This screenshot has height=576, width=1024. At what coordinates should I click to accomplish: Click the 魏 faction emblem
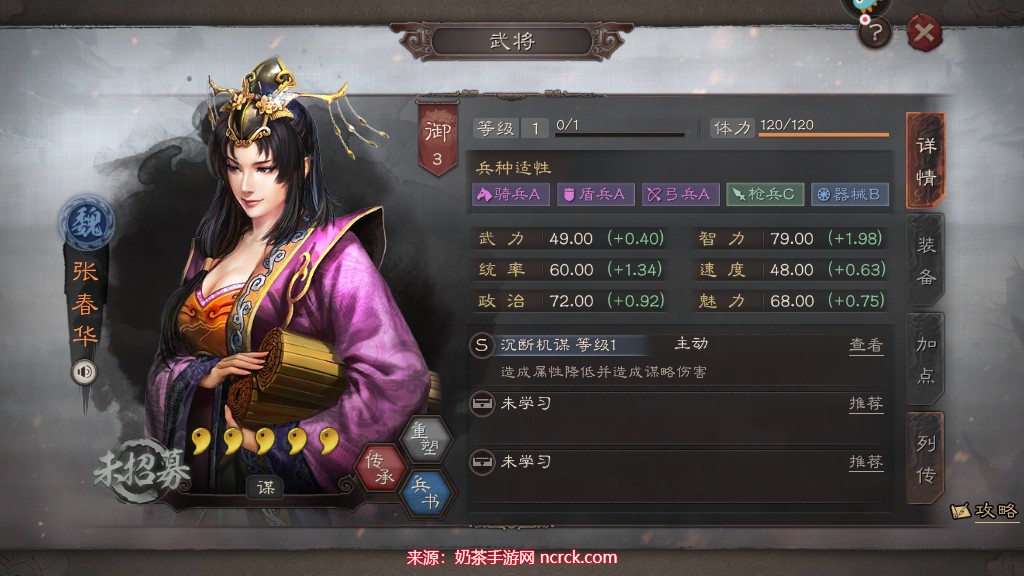[86, 223]
